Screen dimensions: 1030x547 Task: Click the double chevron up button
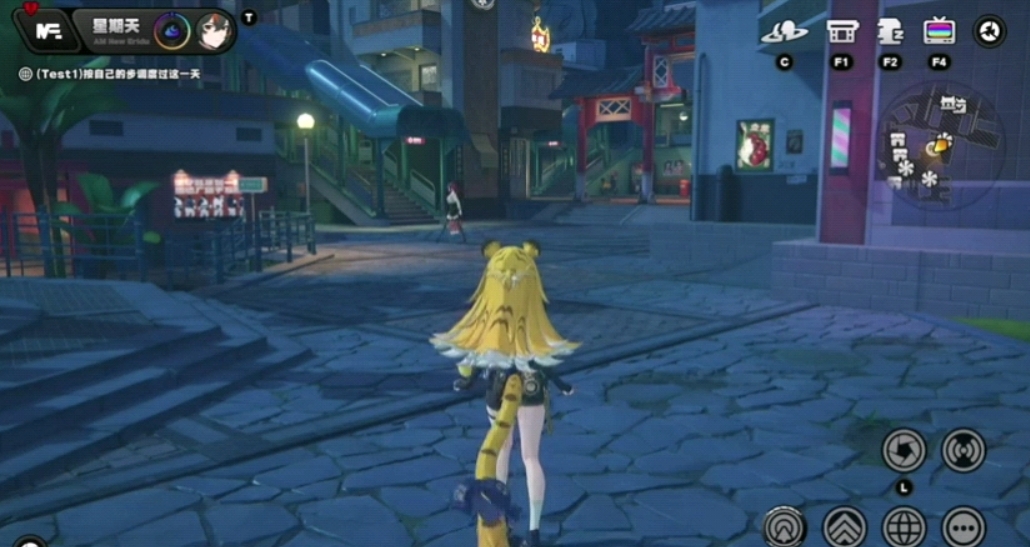coord(844,526)
